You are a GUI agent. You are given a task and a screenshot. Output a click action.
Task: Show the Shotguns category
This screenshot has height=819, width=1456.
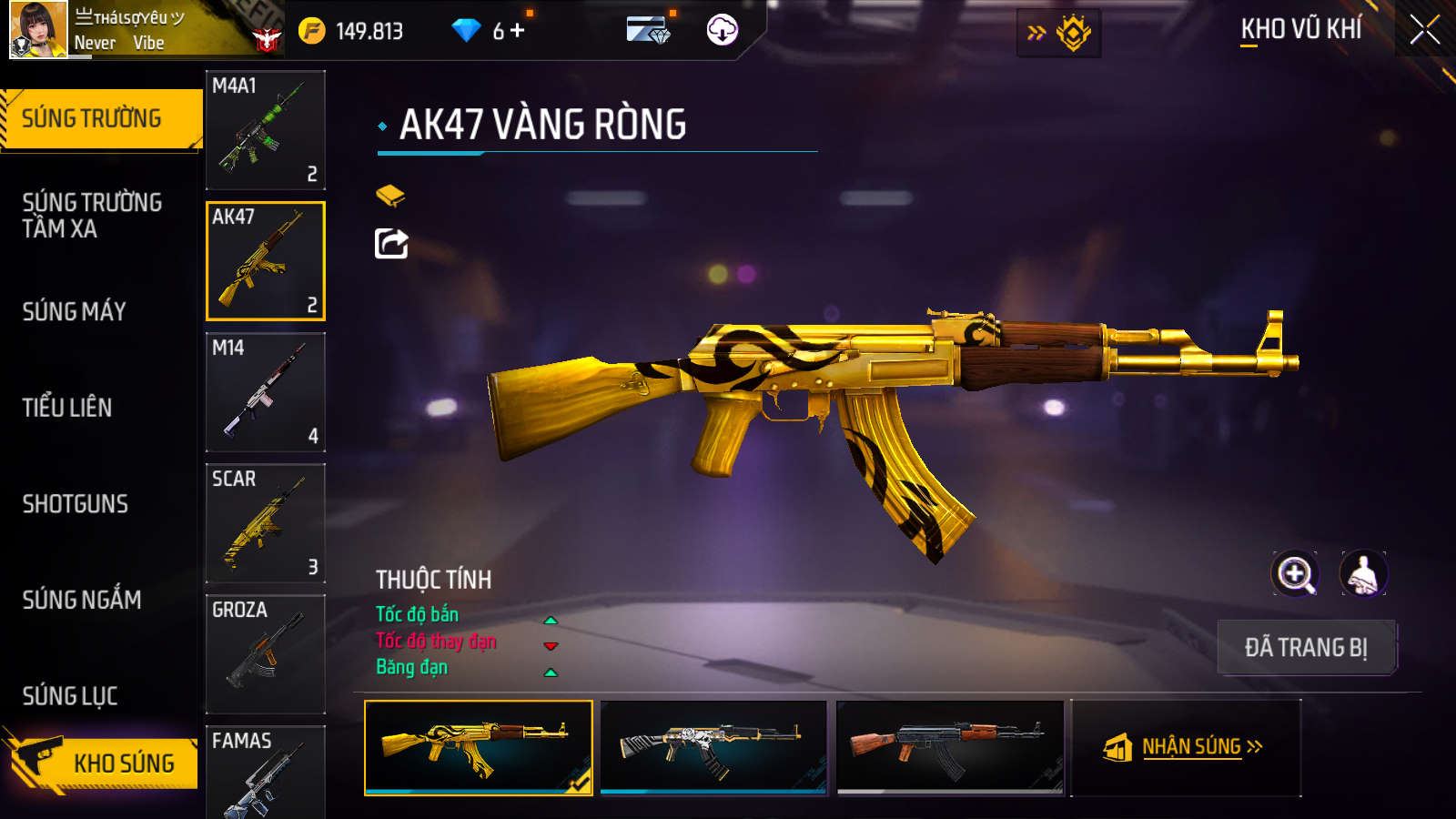[x=76, y=504]
